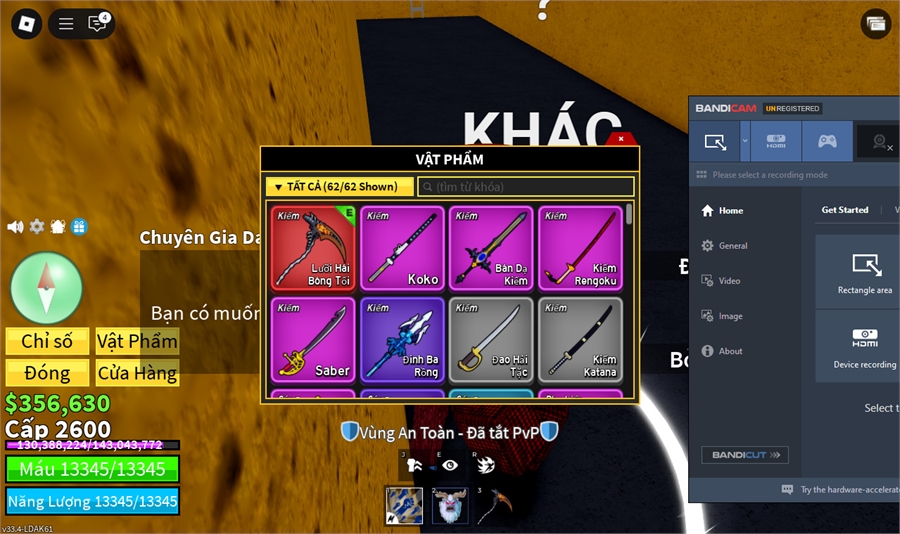Pick the Kiếm Rengoku item
900x534 pixels.
pyautogui.click(x=580, y=248)
